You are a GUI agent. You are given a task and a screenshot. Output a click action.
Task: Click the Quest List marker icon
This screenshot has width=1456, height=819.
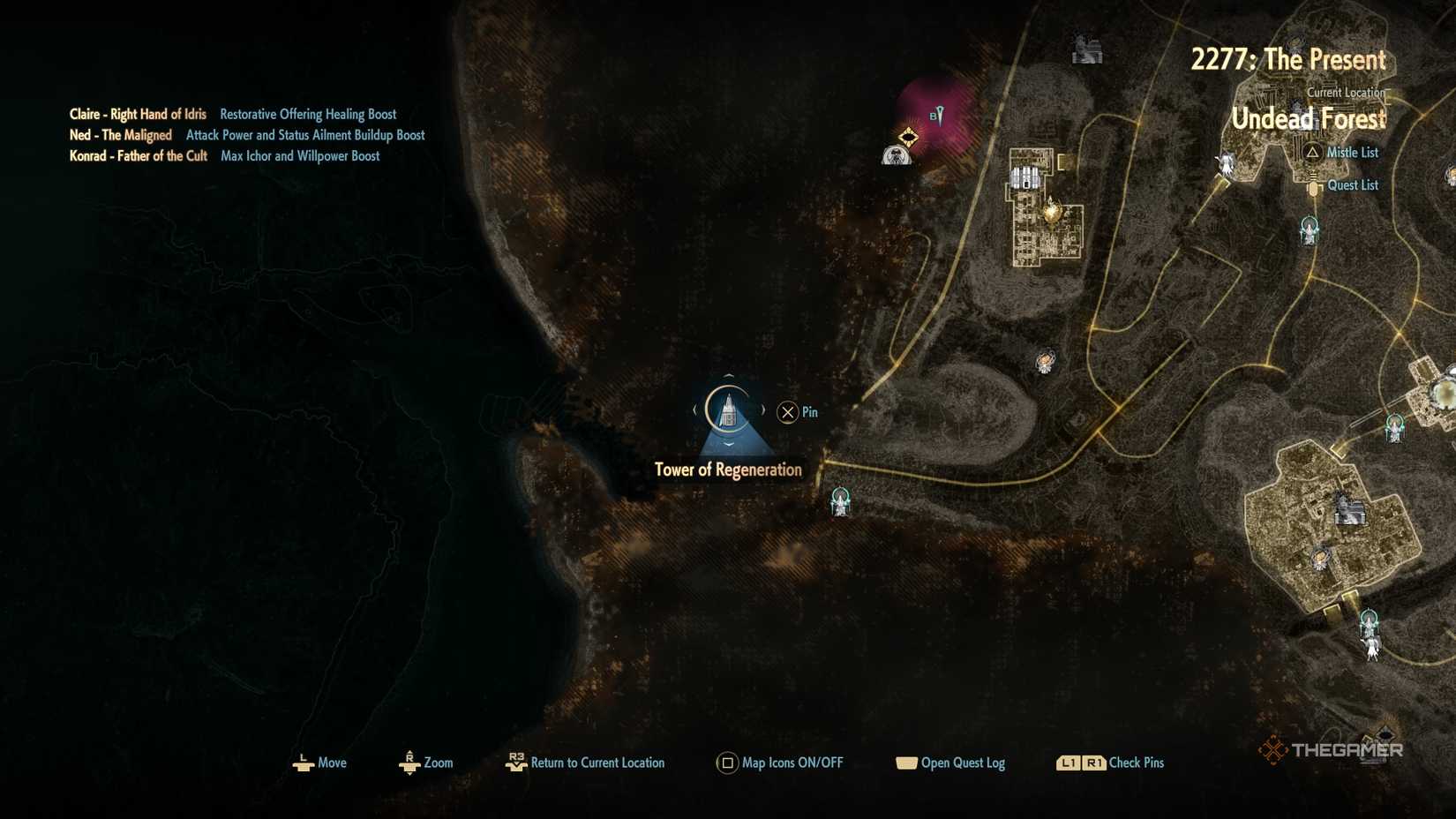(x=1314, y=185)
